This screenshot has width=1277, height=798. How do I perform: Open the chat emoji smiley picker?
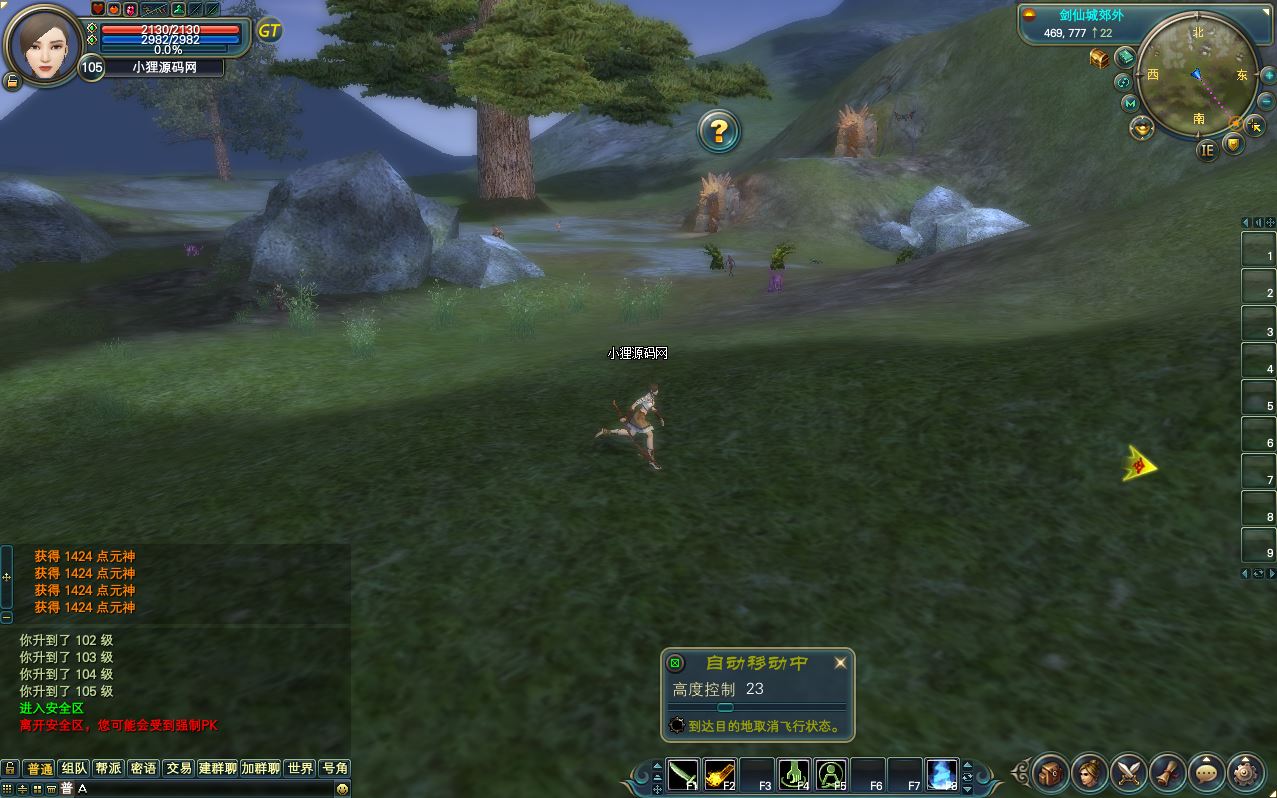(x=342, y=789)
